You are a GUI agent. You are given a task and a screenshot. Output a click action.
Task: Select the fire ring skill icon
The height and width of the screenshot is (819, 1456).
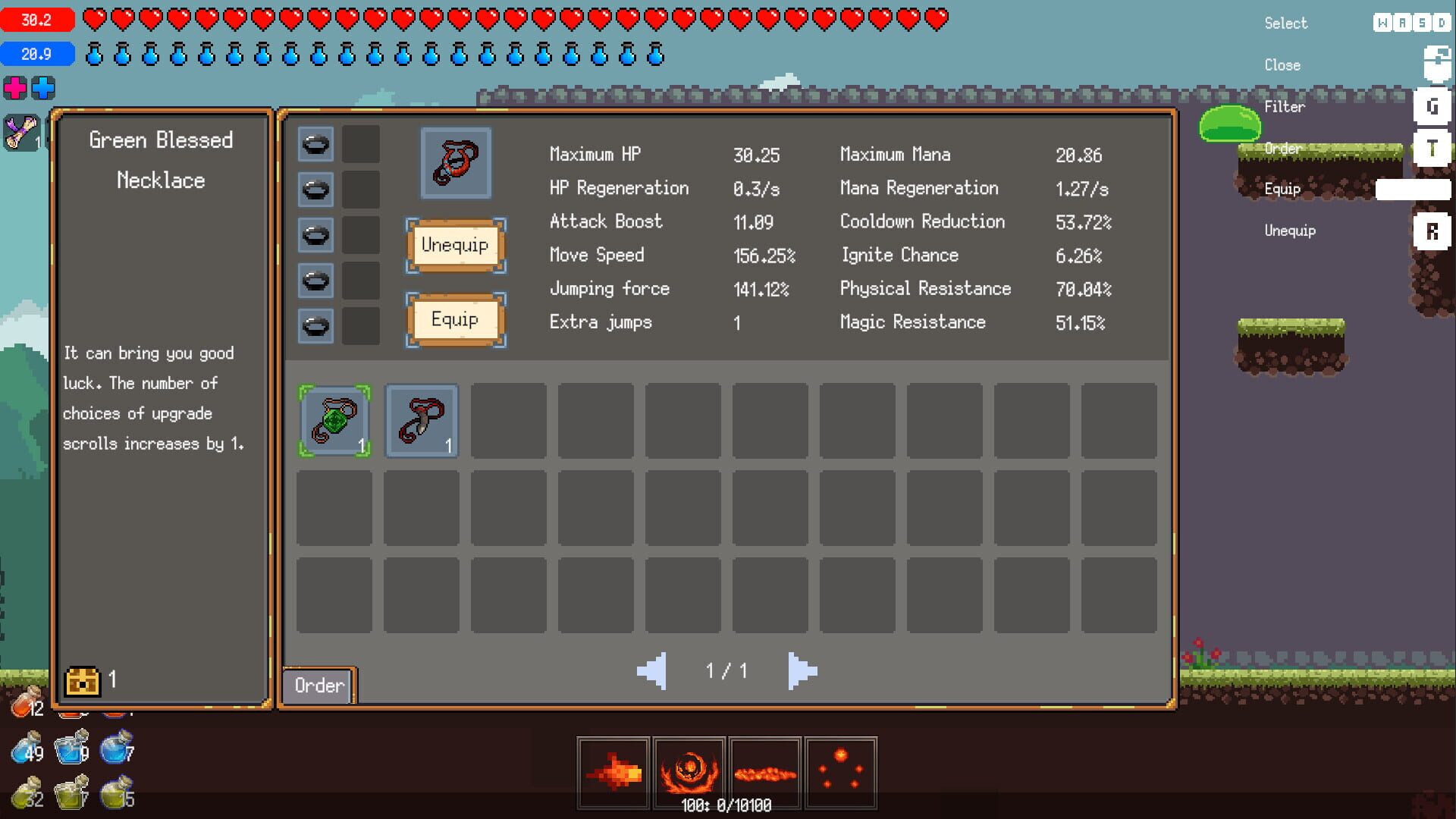[x=689, y=771]
